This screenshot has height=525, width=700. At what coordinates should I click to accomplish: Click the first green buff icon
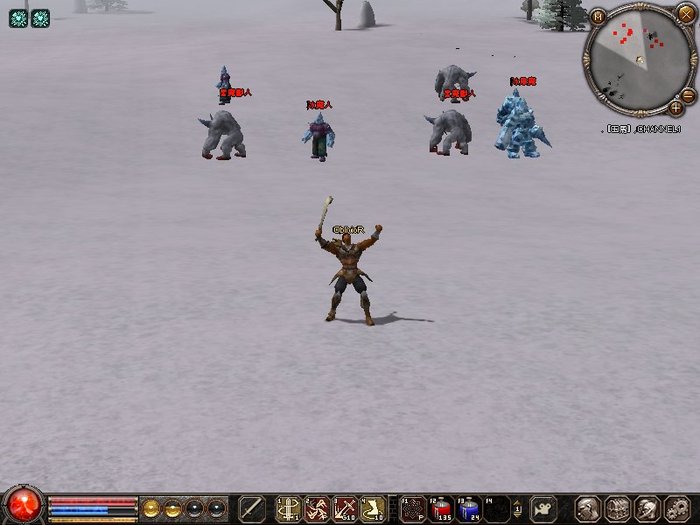coord(18,18)
